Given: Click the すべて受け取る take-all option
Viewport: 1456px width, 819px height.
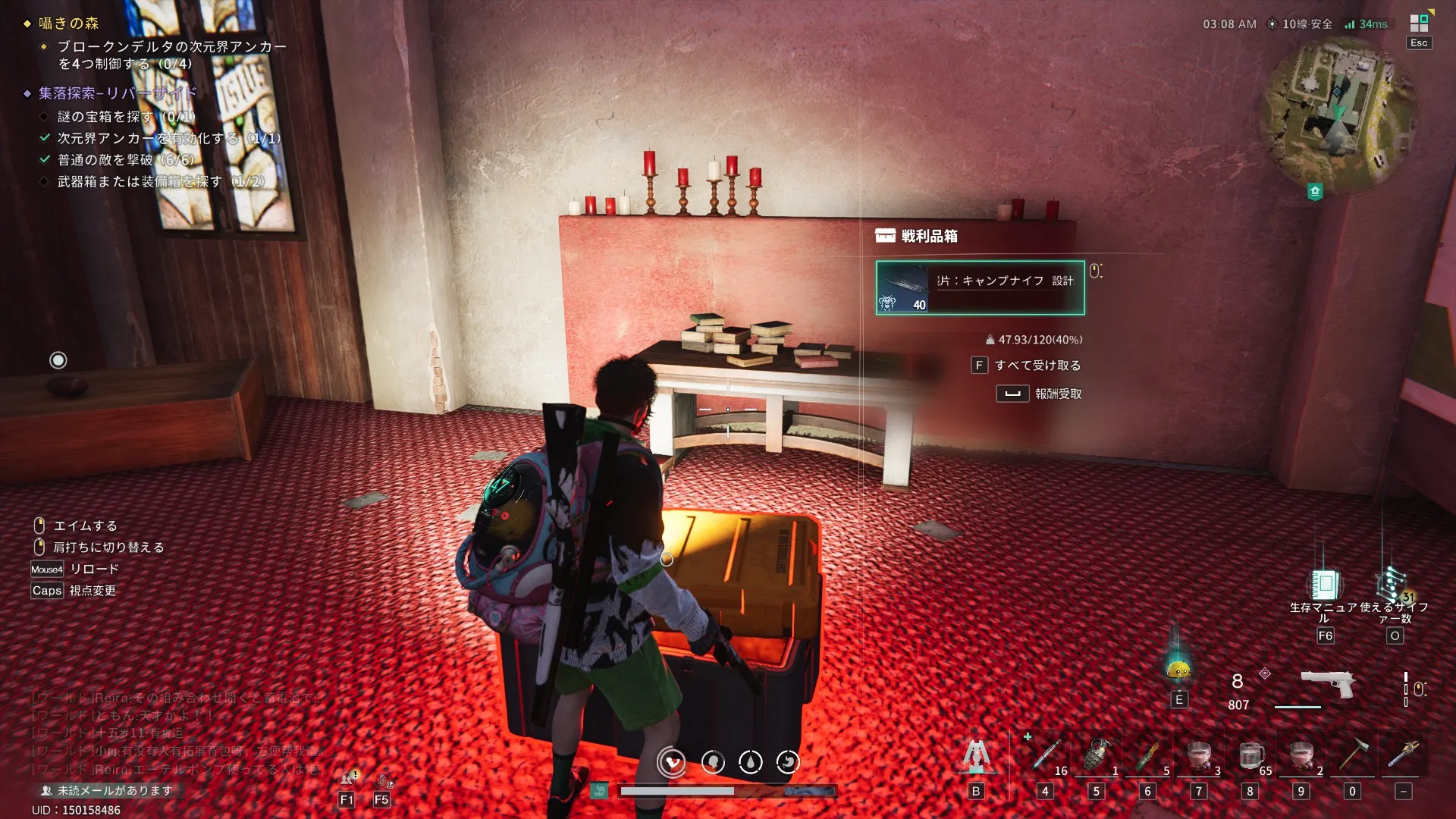Looking at the screenshot, I should pyautogui.click(x=1037, y=366).
